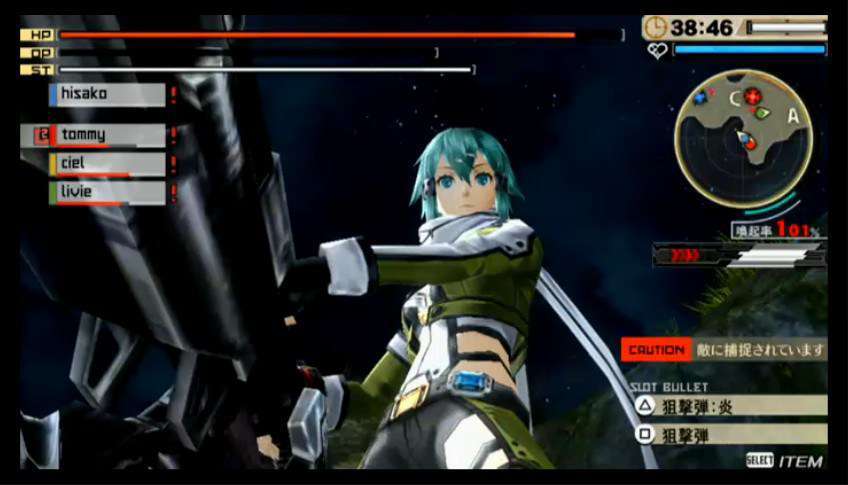
Task: Select party member hisako in the list
Action: (107, 95)
